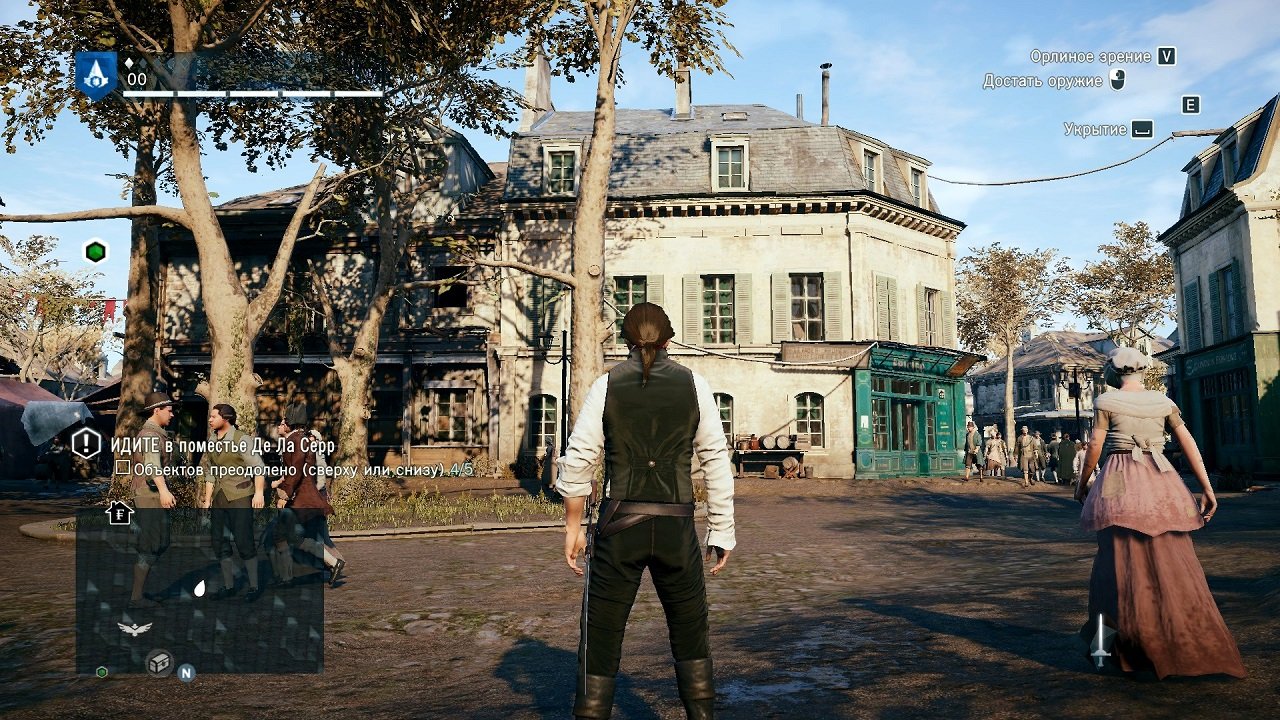The width and height of the screenshot is (1280, 720).
Task: Click the Assassin's Creed faction emblem shield
Action: coord(95,74)
